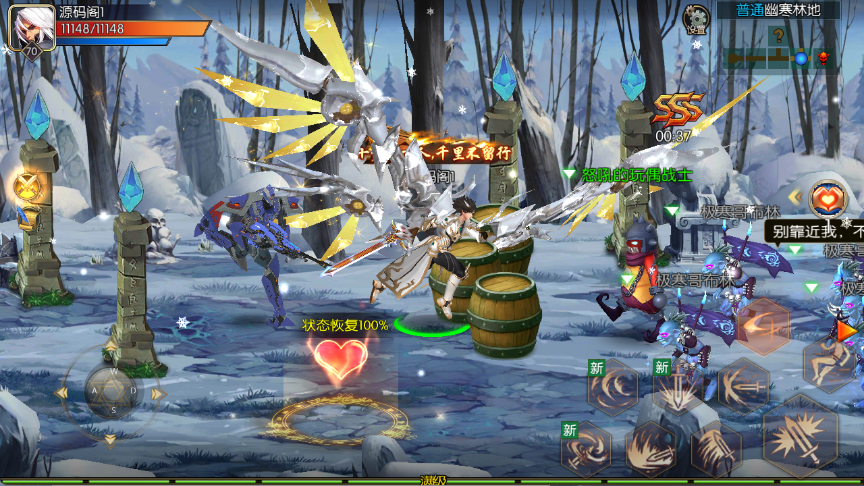Screen dimensions: 864x486
Task: Activate the heart healing skill icon
Action: [x=825, y=199]
